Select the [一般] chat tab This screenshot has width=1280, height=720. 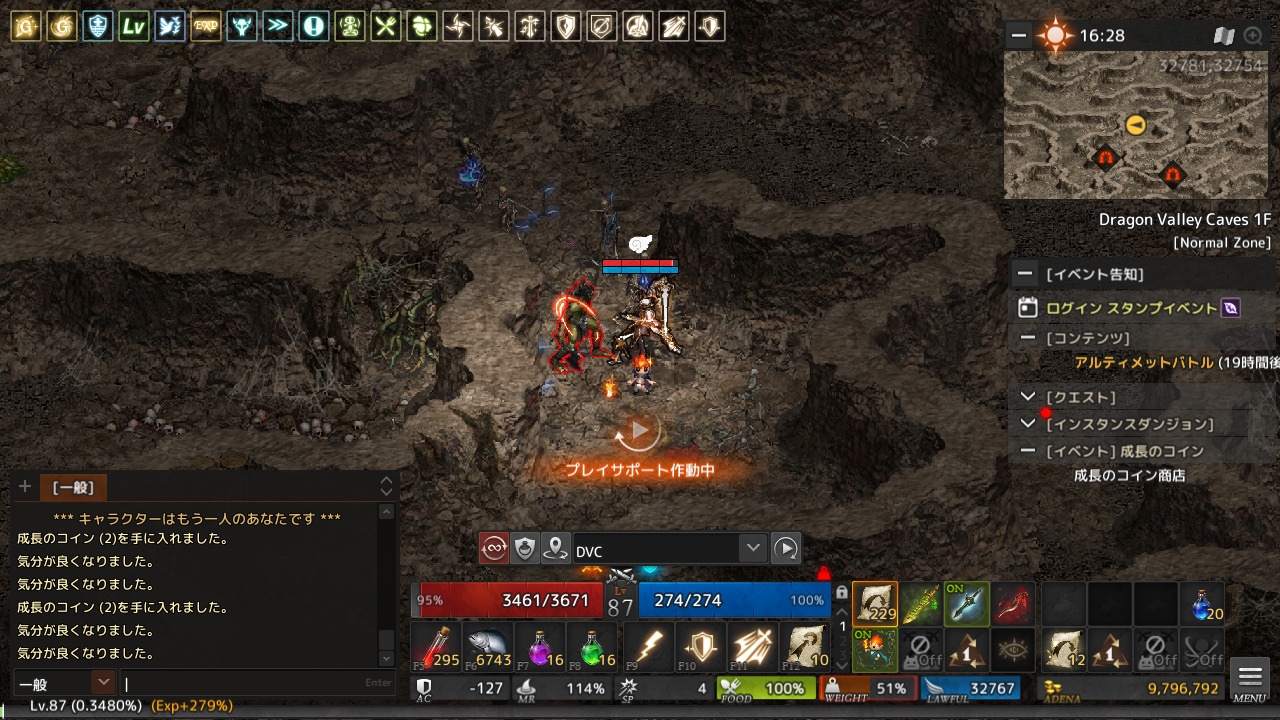click(73, 488)
